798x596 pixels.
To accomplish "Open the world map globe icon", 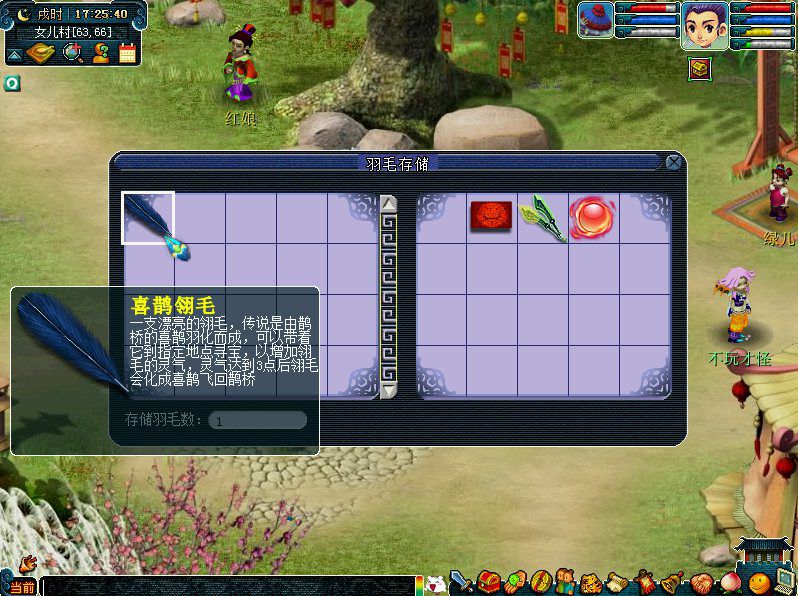I will pyautogui.click(x=73, y=53).
